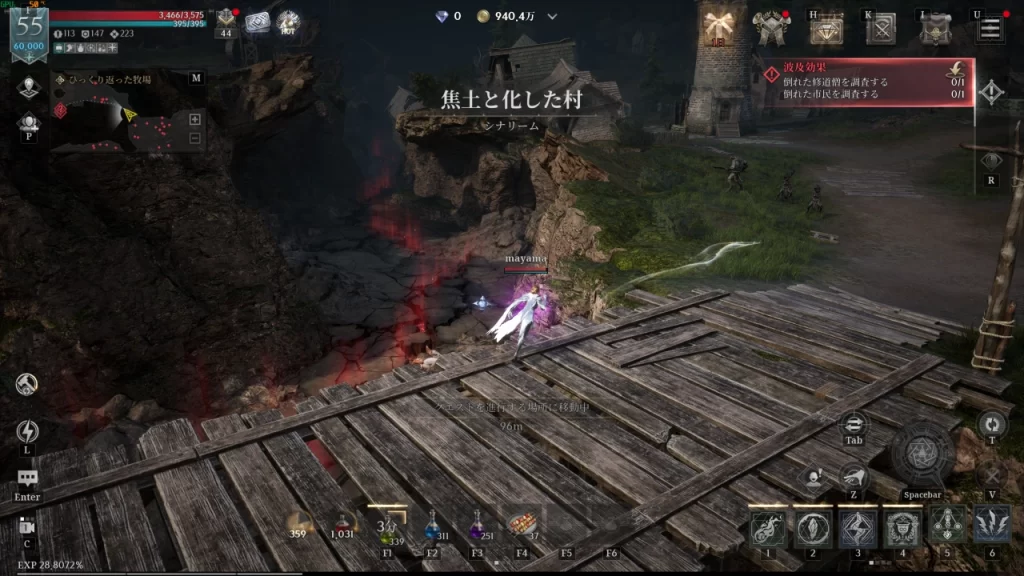Open the backpack inventory icon
The height and width of the screenshot is (576, 1024).
pyautogui.click(x=935, y=30)
